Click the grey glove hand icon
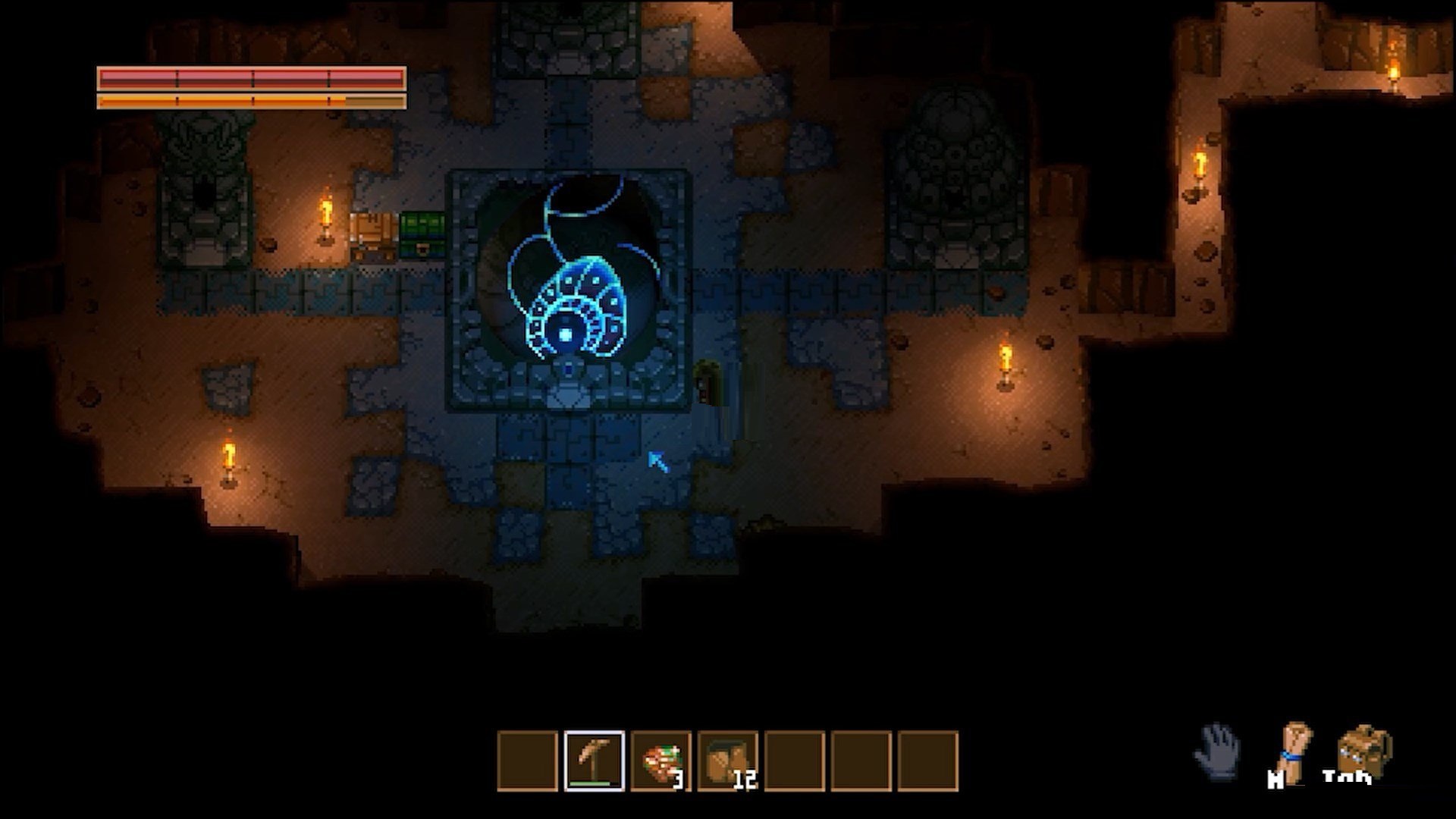This screenshot has width=1456, height=819. [x=1218, y=751]
